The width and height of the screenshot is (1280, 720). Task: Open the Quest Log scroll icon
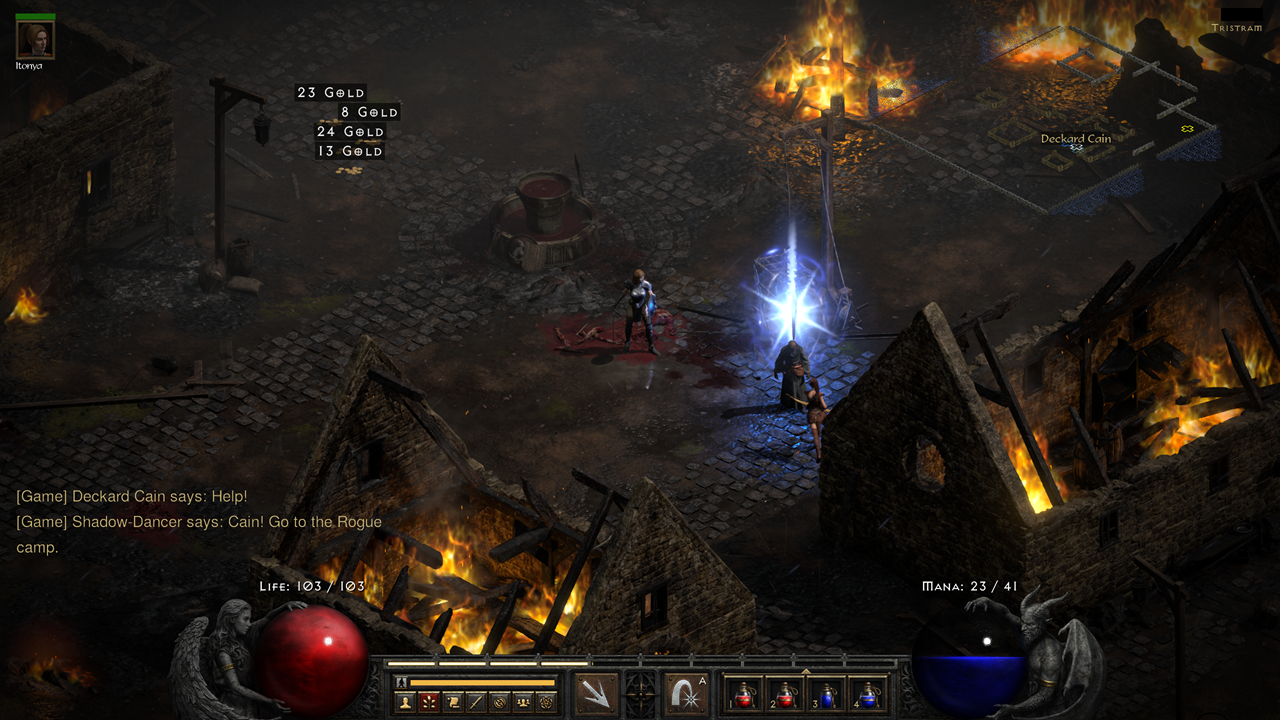click(x=454, y=701)
